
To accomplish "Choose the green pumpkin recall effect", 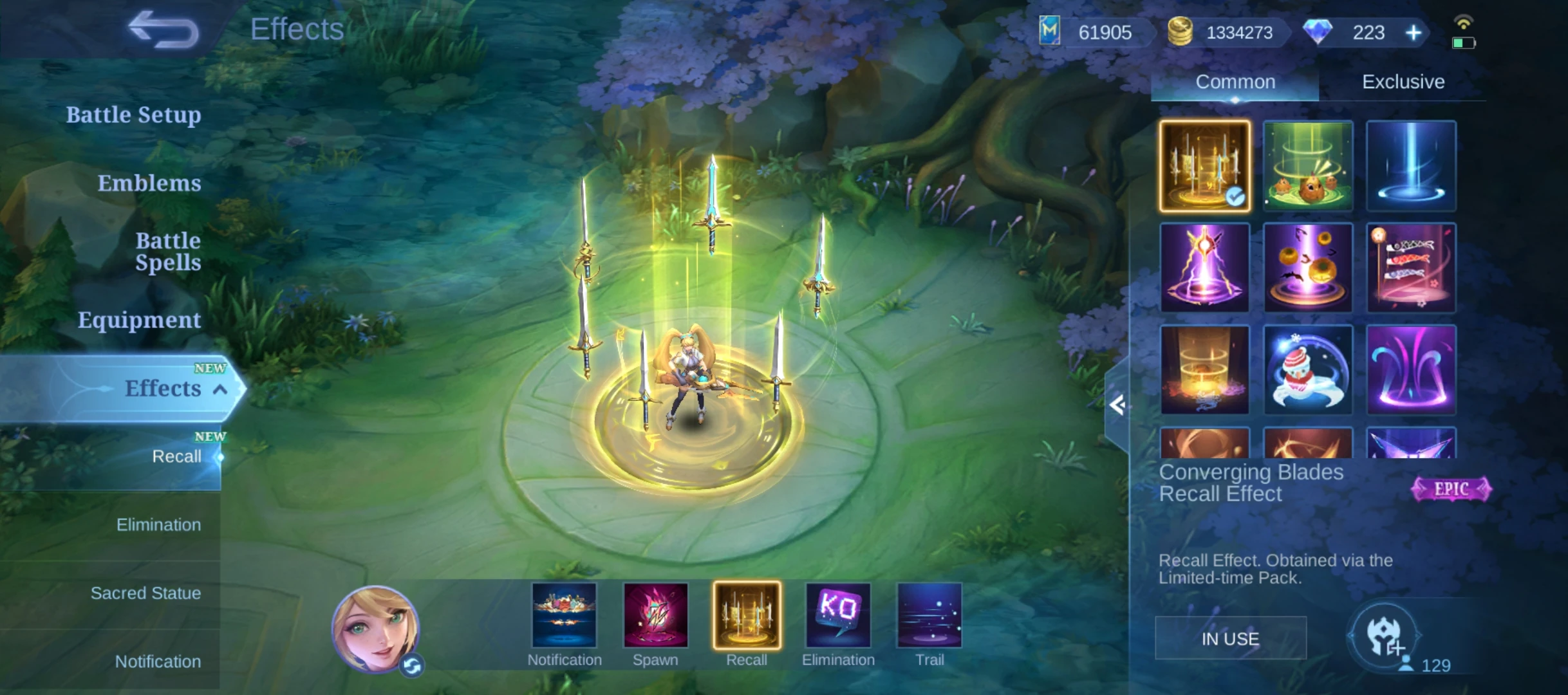I will point(1307,165).
